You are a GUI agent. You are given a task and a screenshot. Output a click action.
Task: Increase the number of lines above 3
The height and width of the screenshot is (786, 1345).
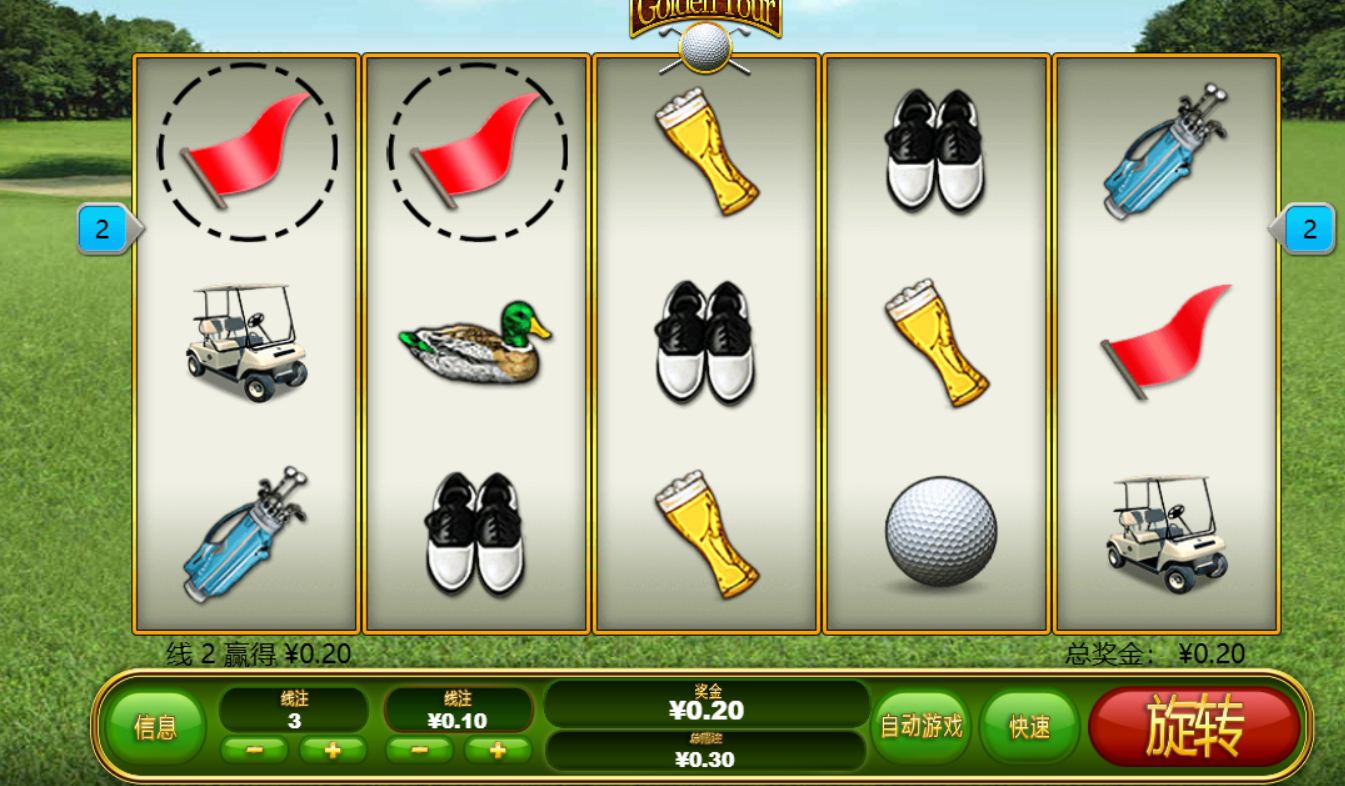(333, 750)
